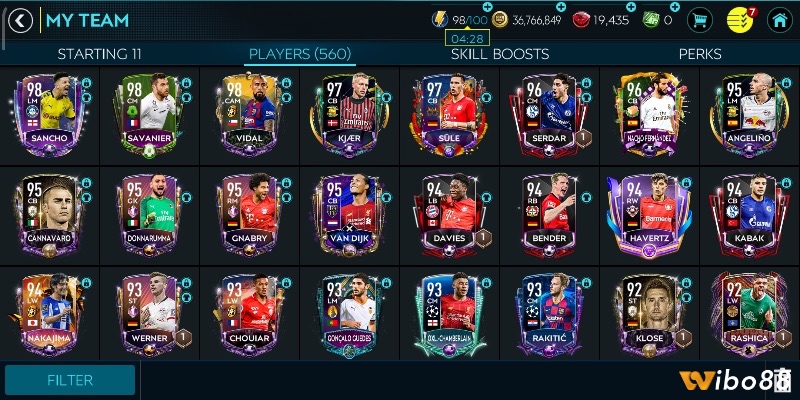The image size is (800, 400).
Task: Switch to the Perks tab
Action: pos(700,53)
